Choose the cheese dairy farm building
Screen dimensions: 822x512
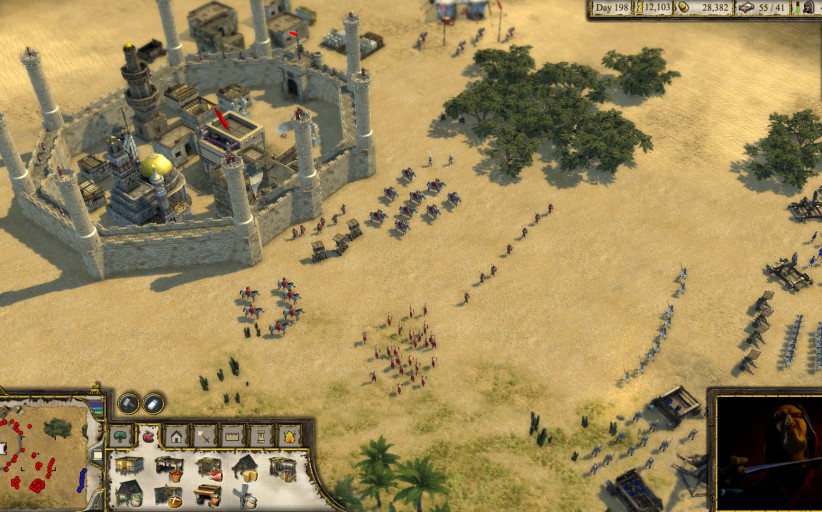coord(245,467)
